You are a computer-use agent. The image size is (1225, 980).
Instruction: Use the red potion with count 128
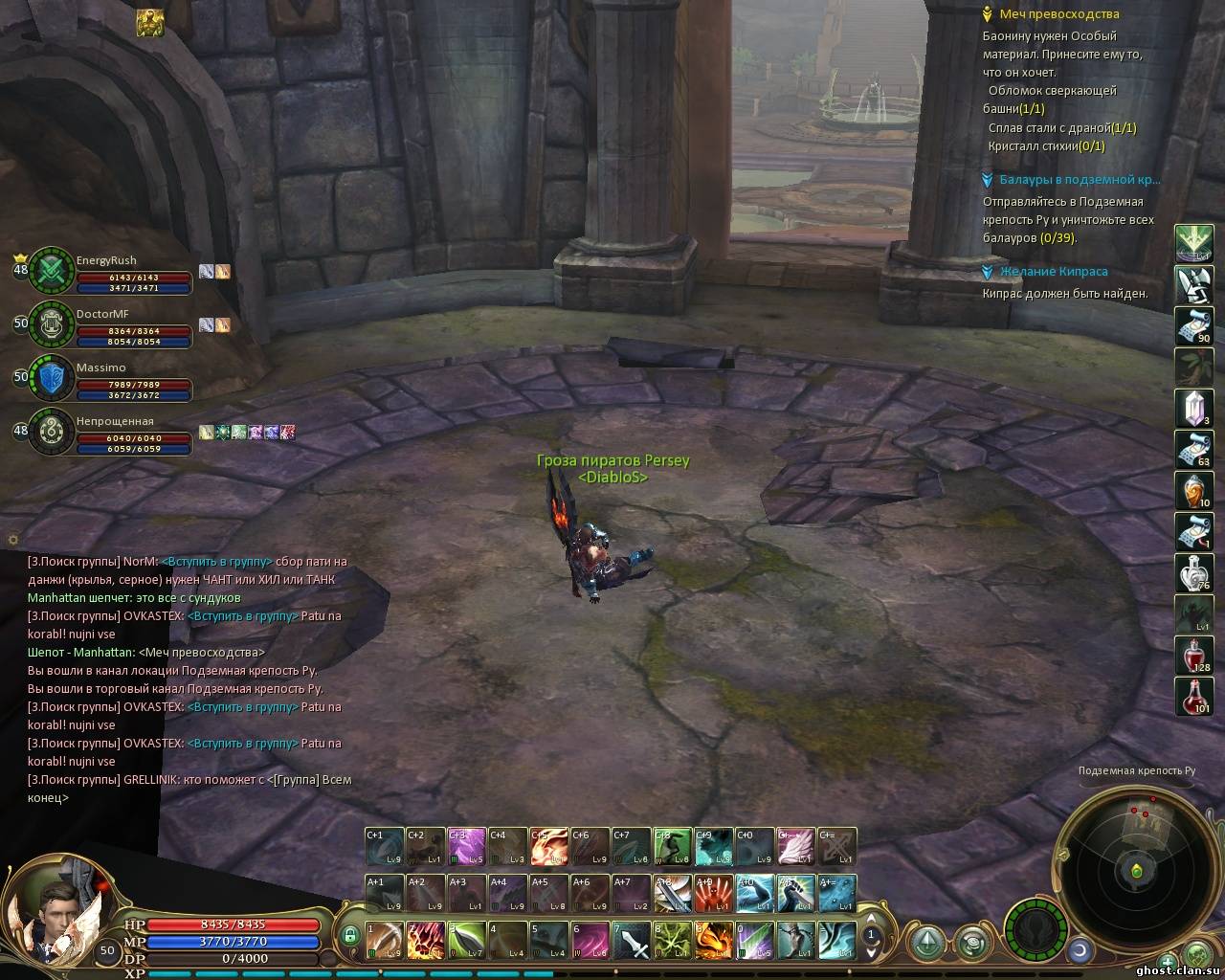tap(1193, 655)
